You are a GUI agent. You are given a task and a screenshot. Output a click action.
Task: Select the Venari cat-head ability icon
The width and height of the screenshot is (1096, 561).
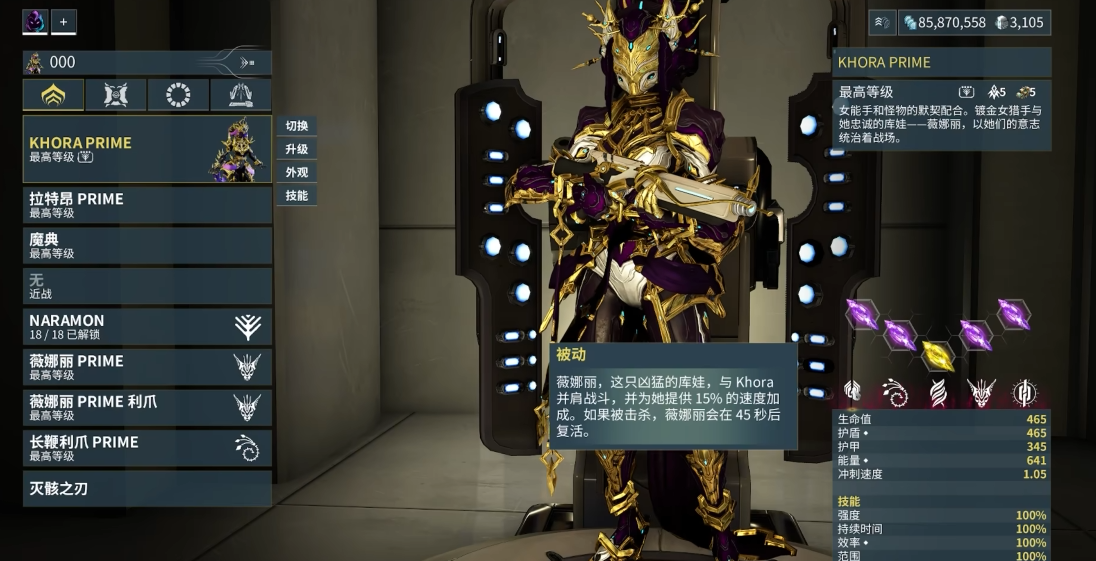click(x=981, y=393)
